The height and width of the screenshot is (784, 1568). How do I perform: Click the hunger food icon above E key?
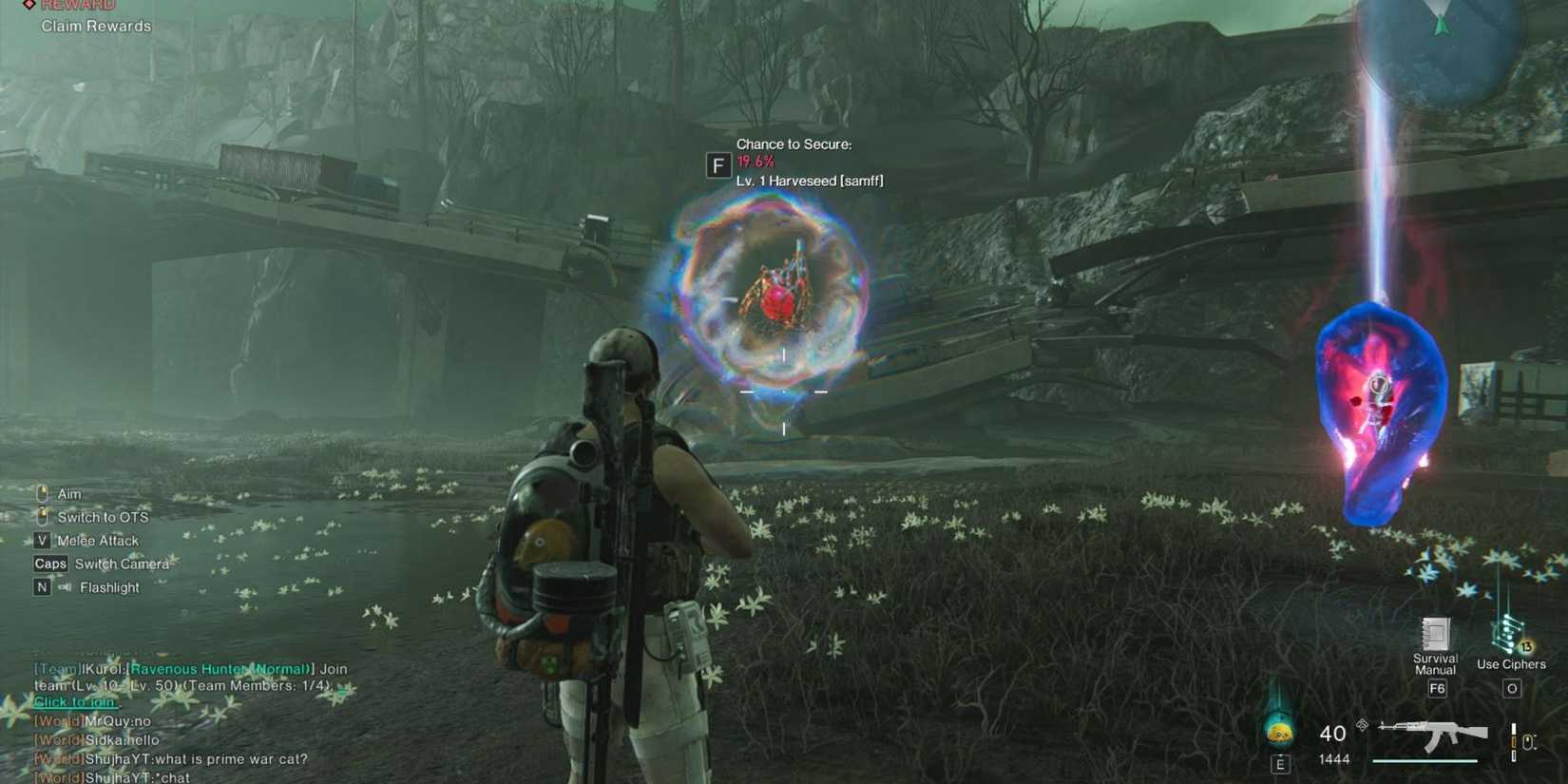pyautogui.click(x=1279, y=732)
